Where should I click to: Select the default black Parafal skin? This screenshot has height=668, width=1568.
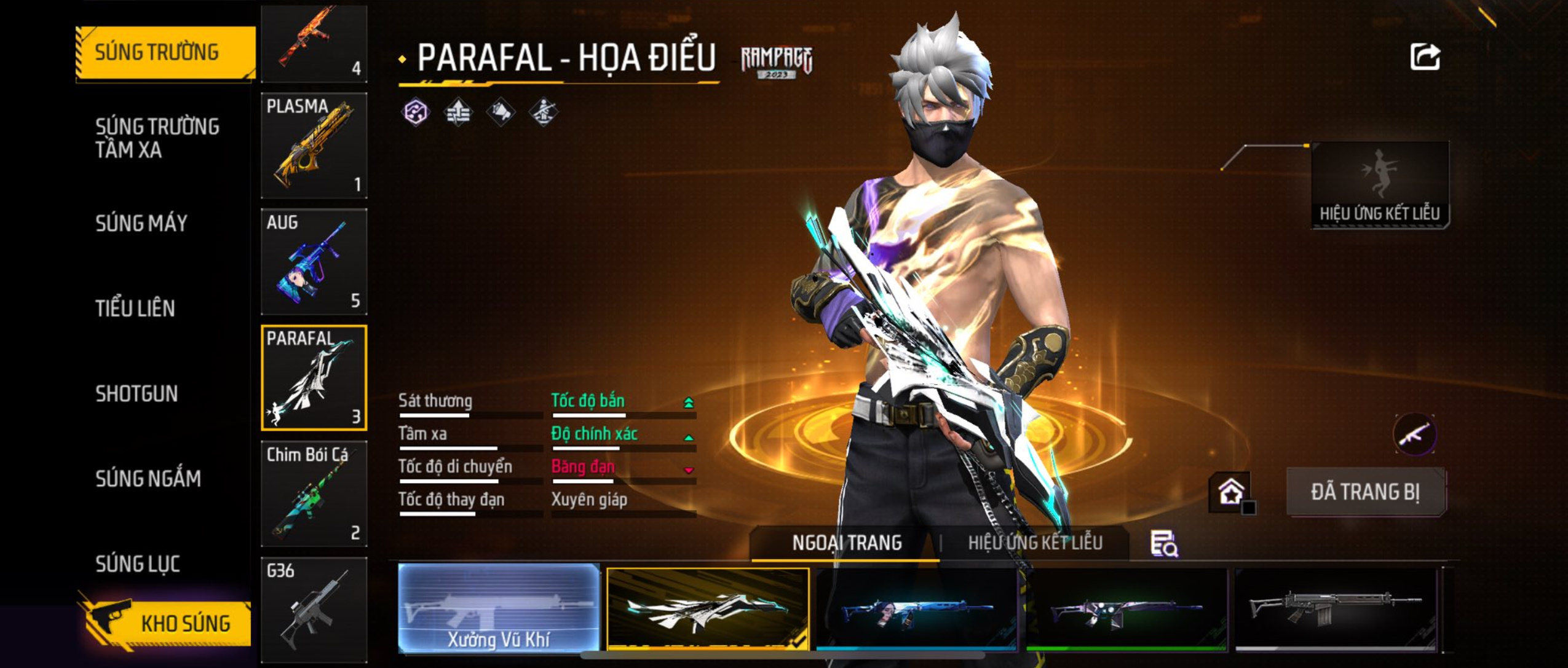point(1336,608)
